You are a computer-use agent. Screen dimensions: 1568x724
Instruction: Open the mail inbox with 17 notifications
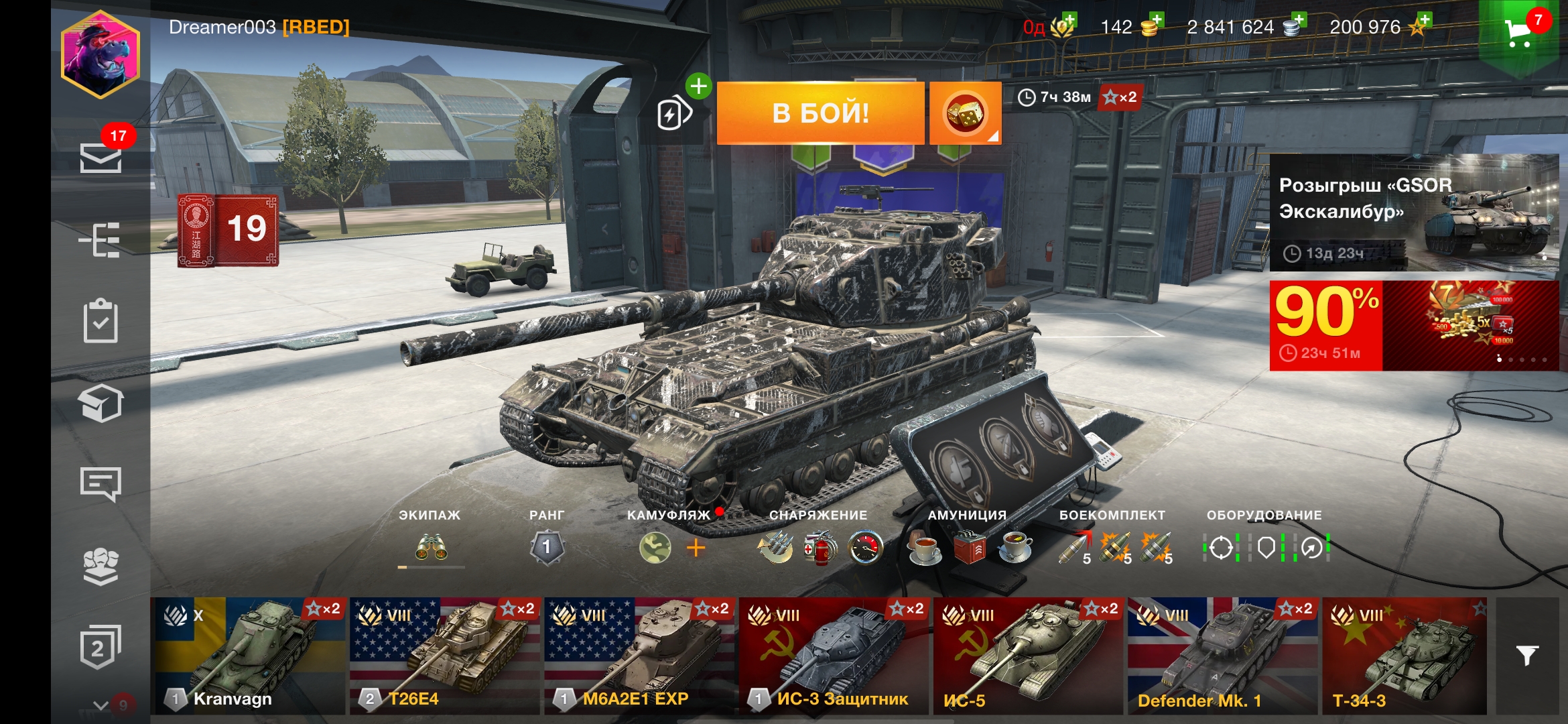click(x=101, y=158)
